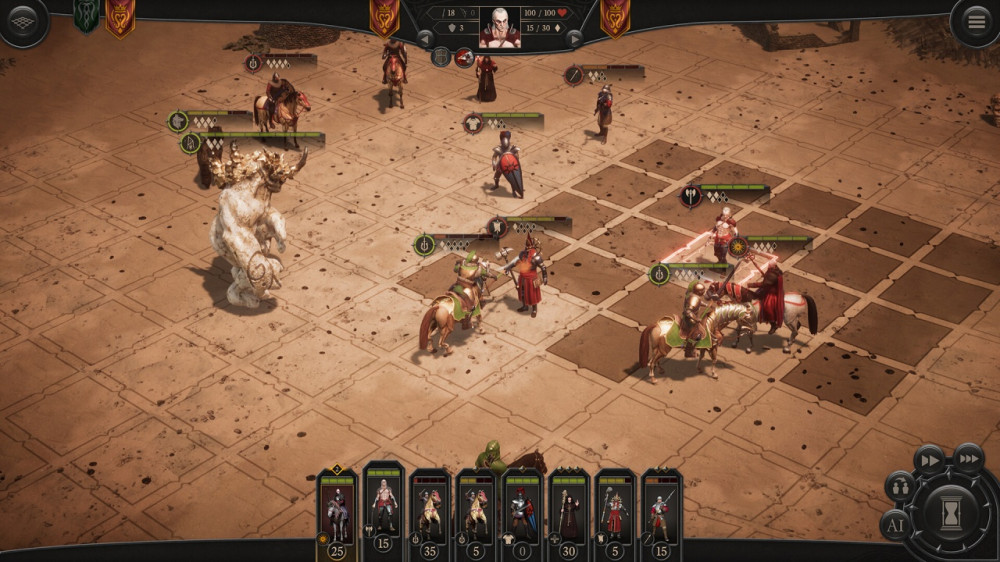Click the swap units button
The width and height of the screenshot is (1000, 562).
(900, 487)
